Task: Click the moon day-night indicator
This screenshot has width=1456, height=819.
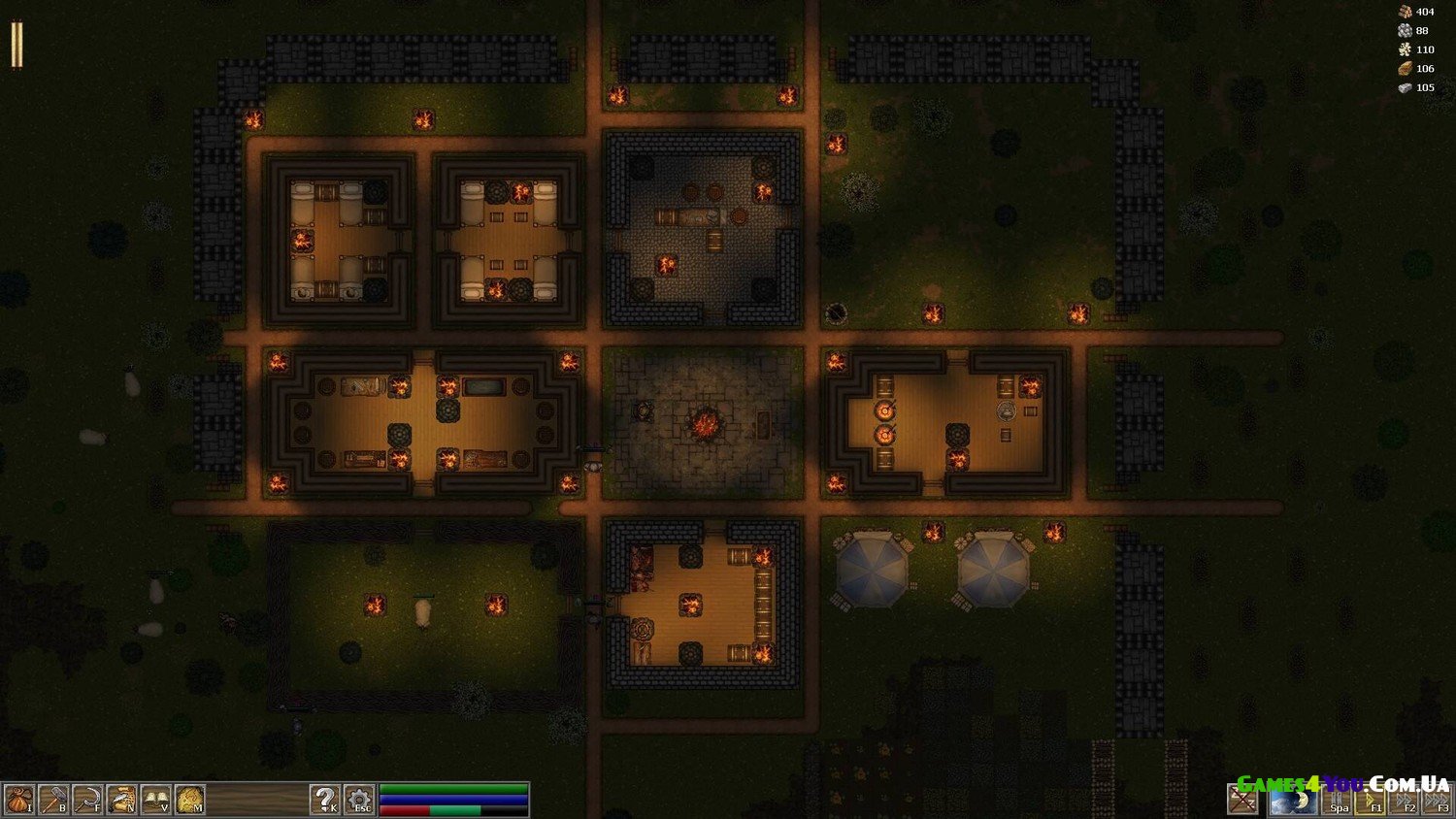Action: pos(1293,800)
